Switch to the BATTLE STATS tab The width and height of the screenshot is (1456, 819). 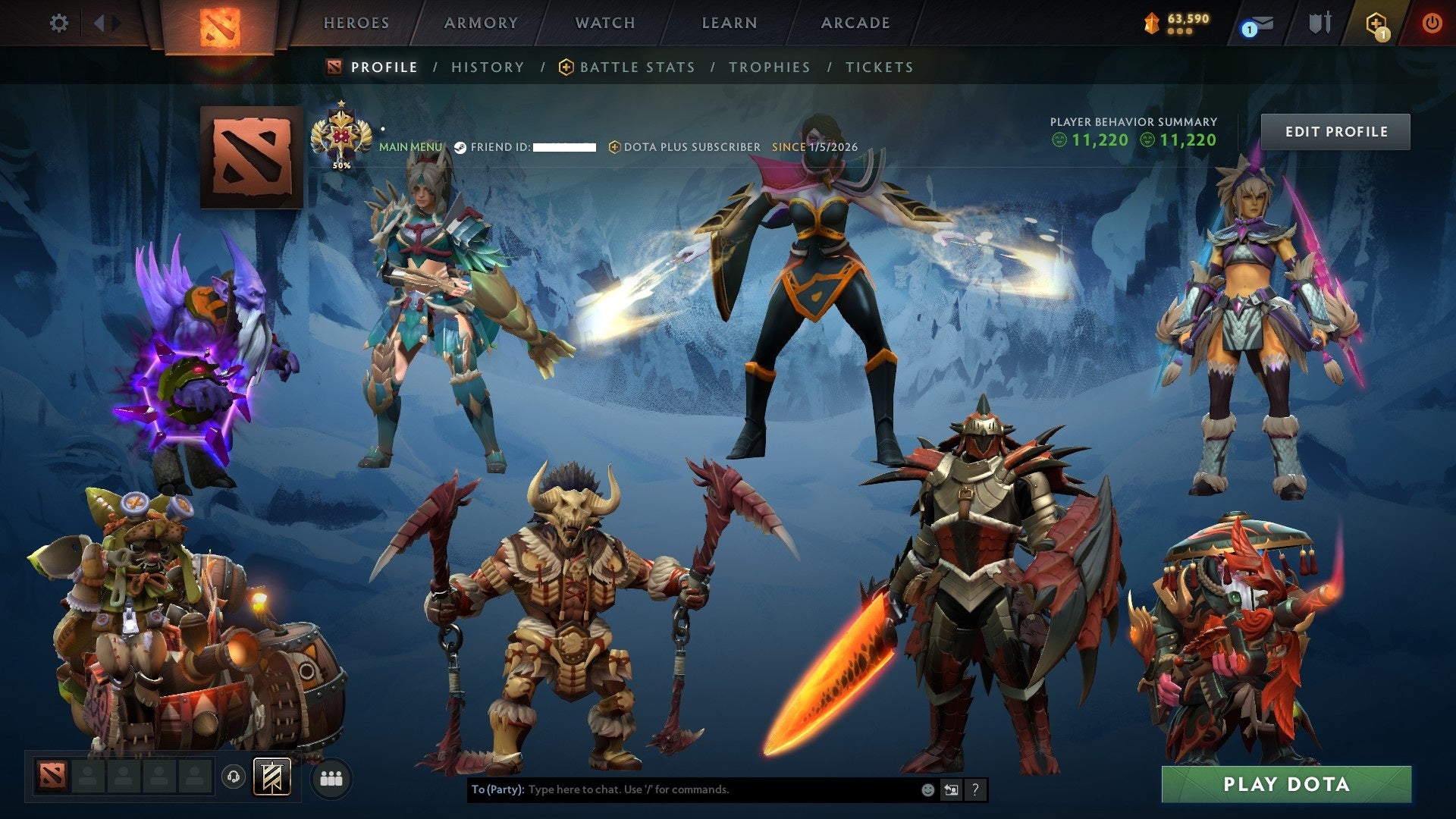[x=635, y=67]
